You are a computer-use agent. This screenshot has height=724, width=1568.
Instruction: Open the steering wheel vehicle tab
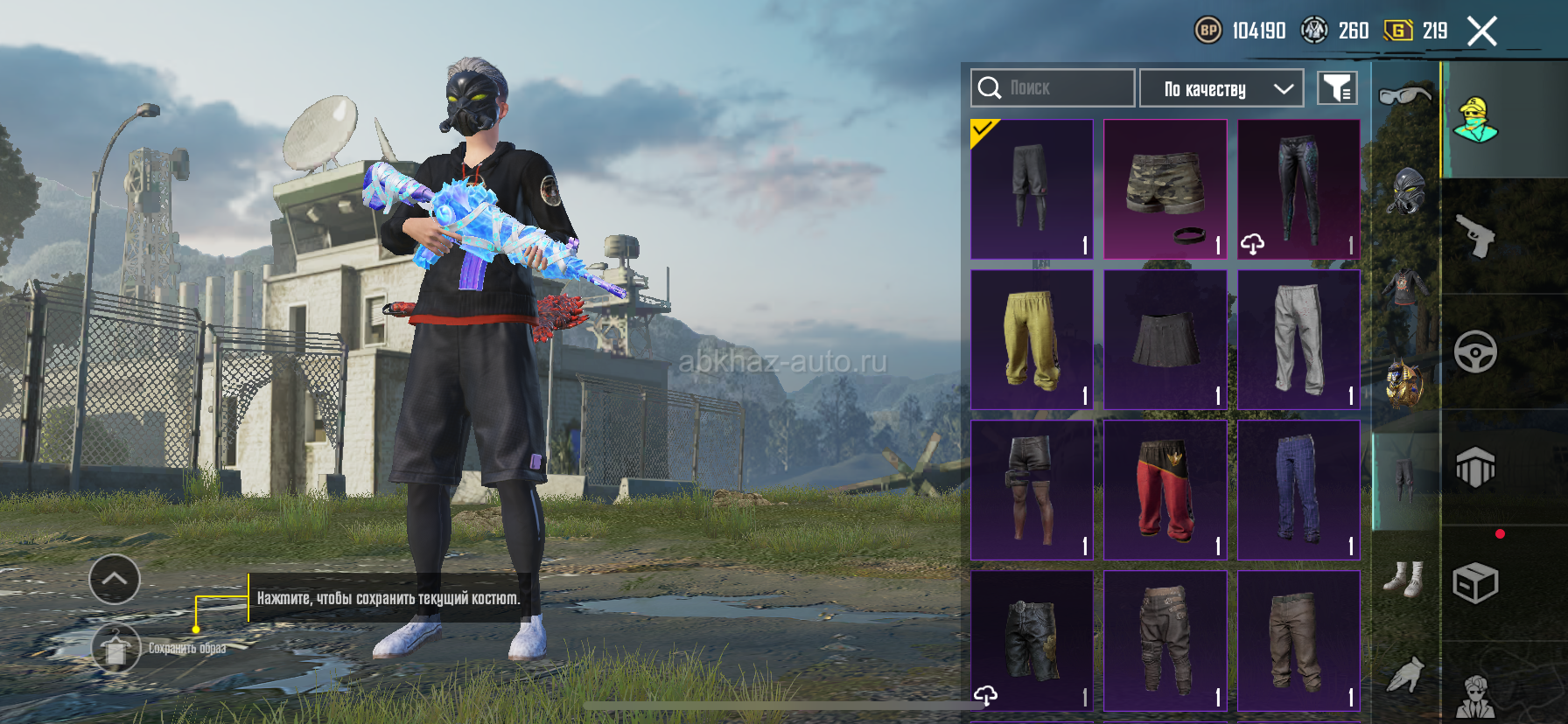[1475, 352]
